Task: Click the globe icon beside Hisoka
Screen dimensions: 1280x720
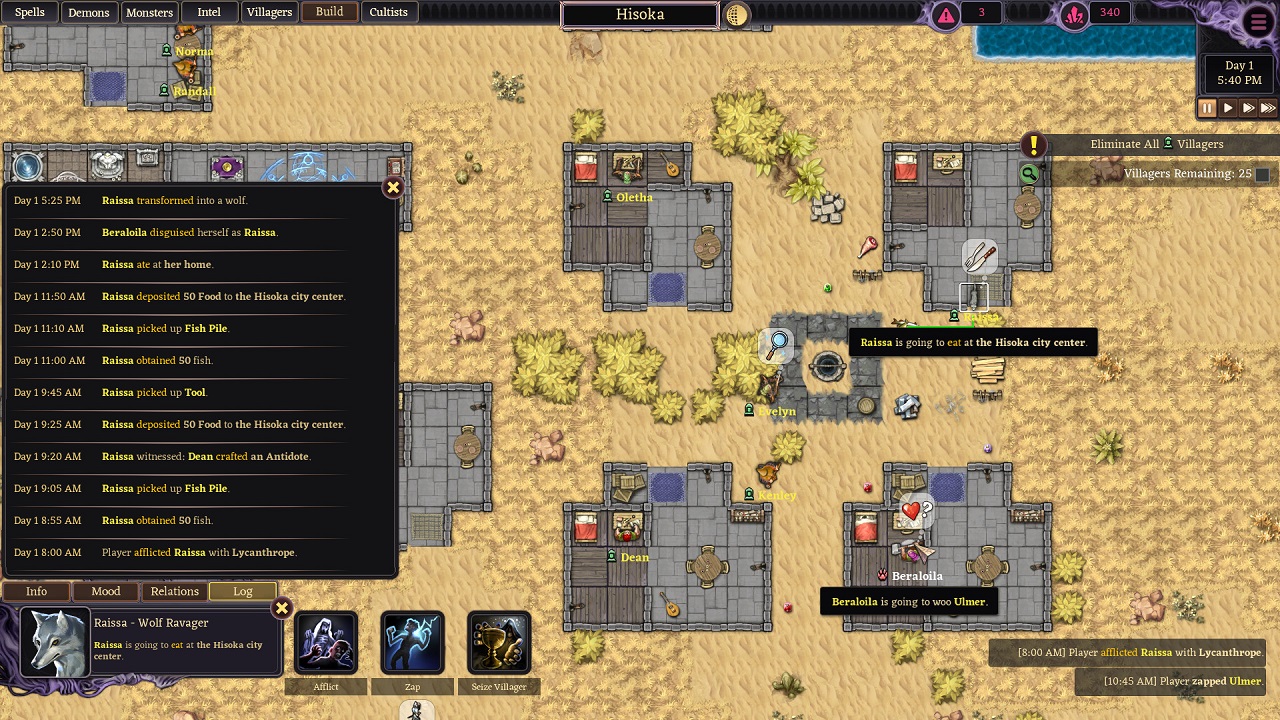Action: coord(736,15)
